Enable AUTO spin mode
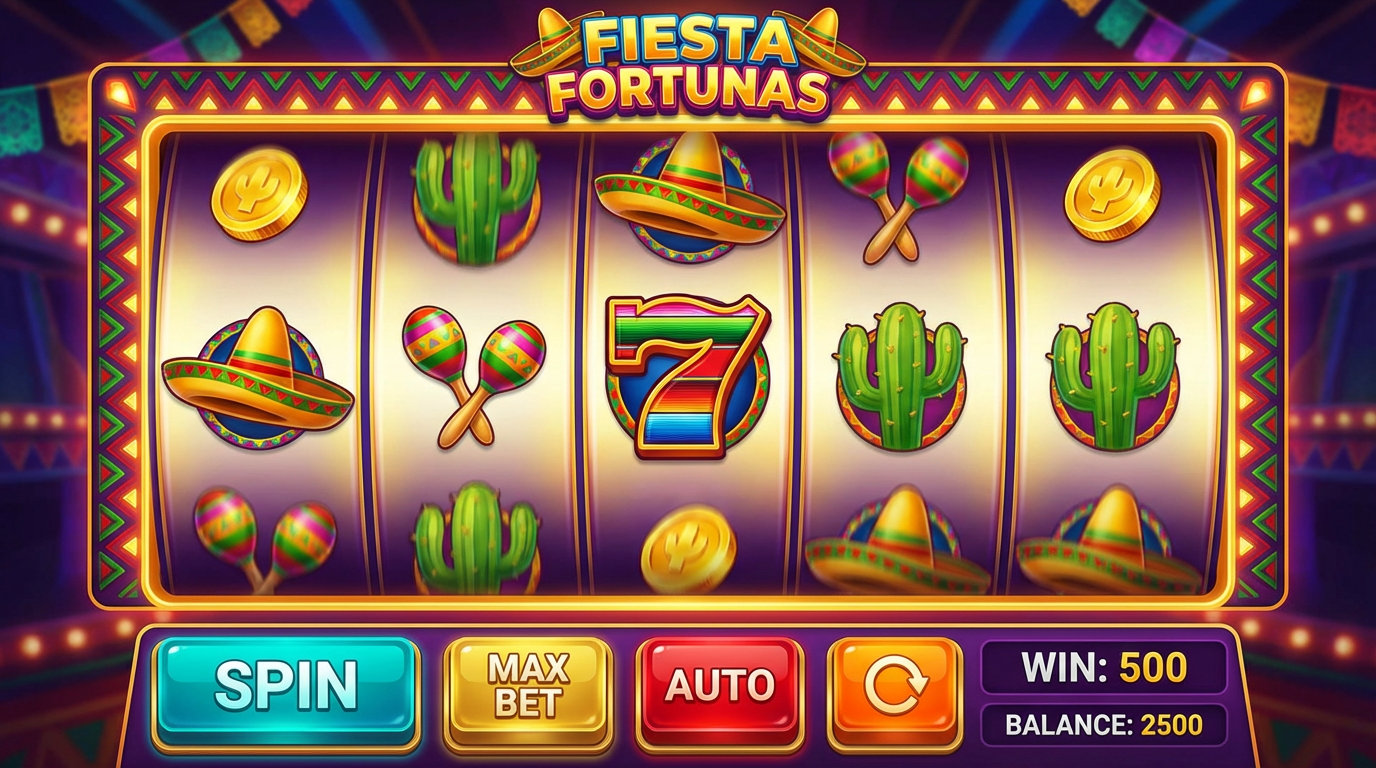 722,685
